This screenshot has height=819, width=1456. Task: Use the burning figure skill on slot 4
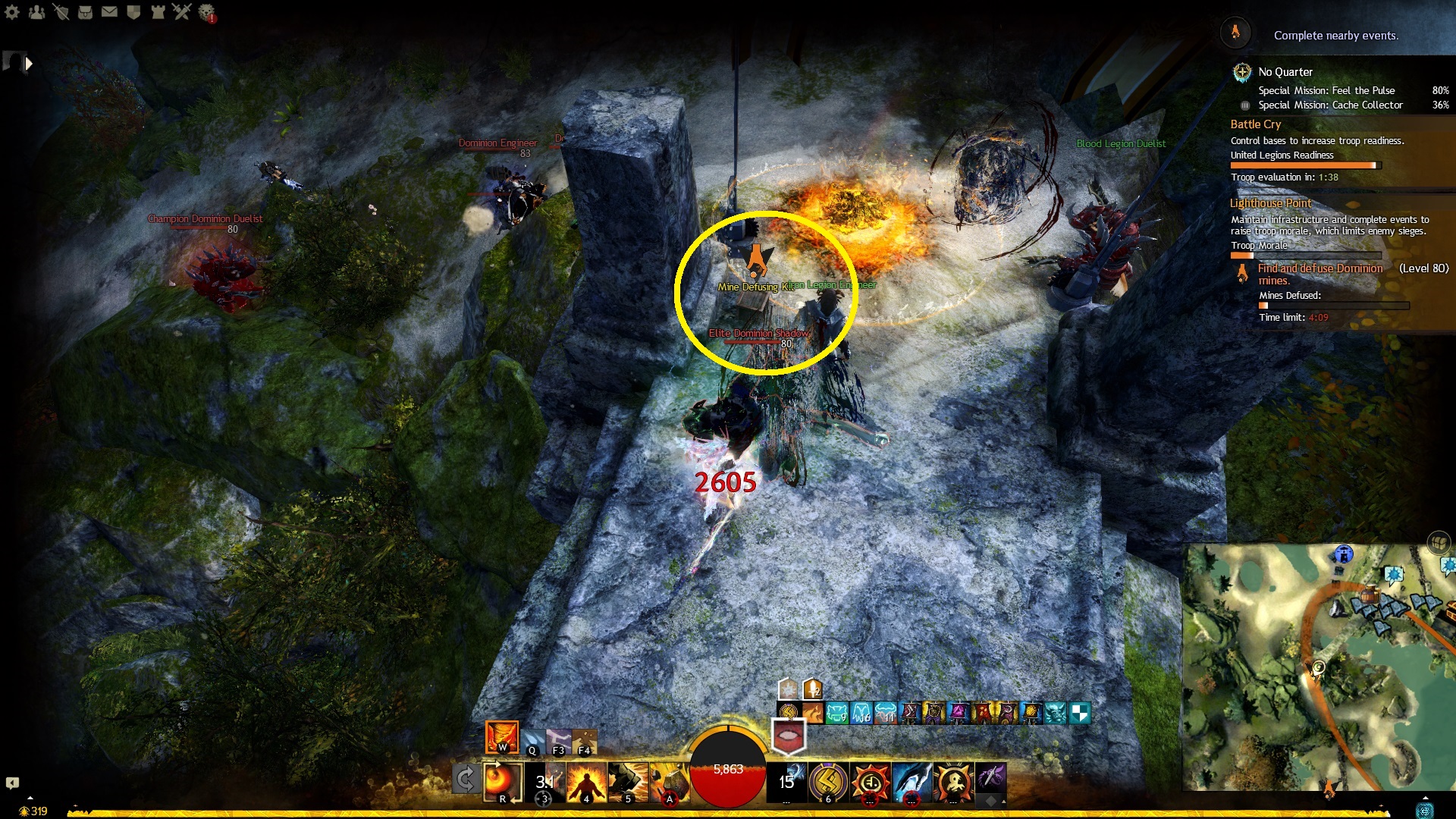(x=586, y=782)
